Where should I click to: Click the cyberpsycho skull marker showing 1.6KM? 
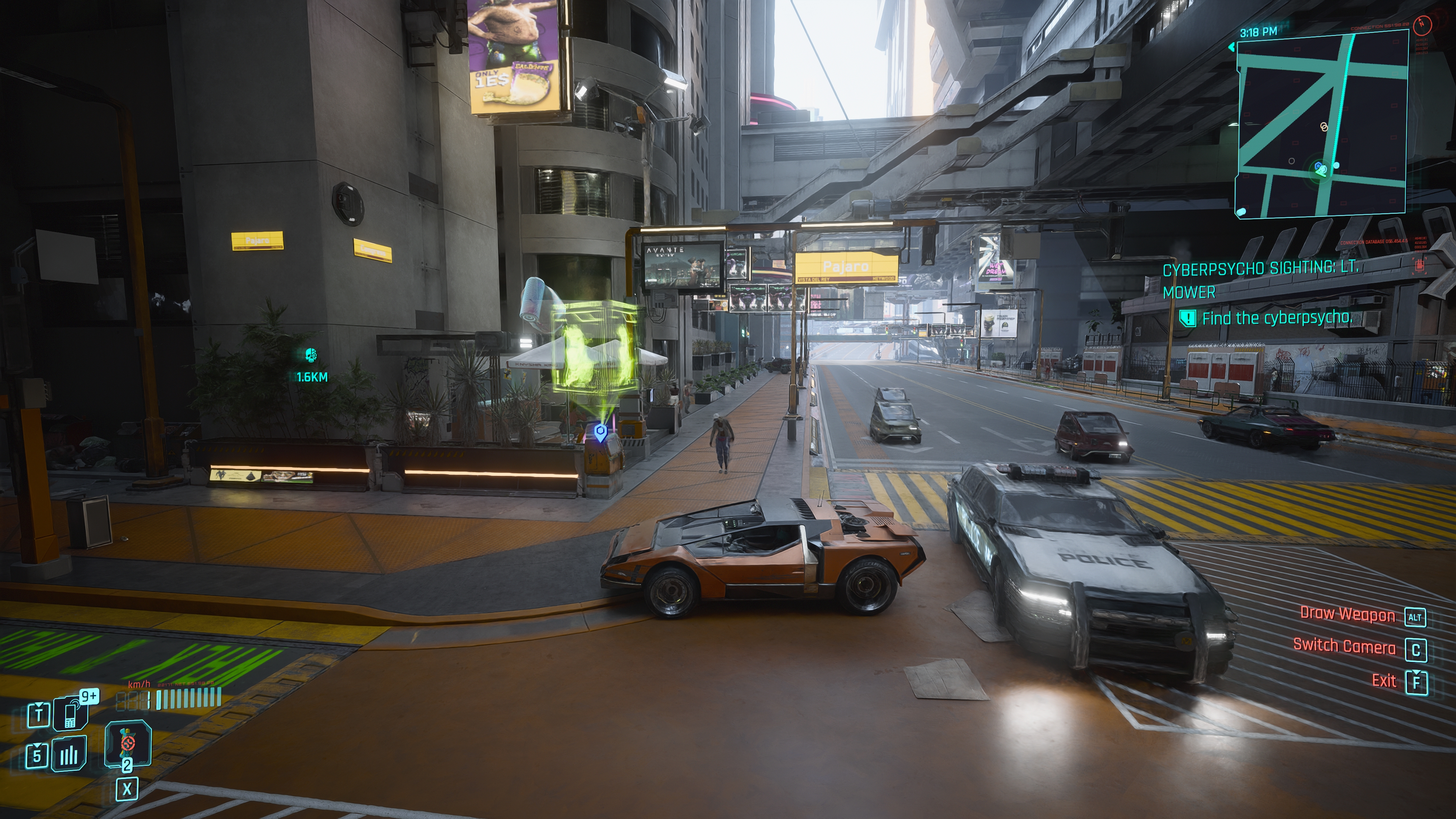tap(310, 356)
